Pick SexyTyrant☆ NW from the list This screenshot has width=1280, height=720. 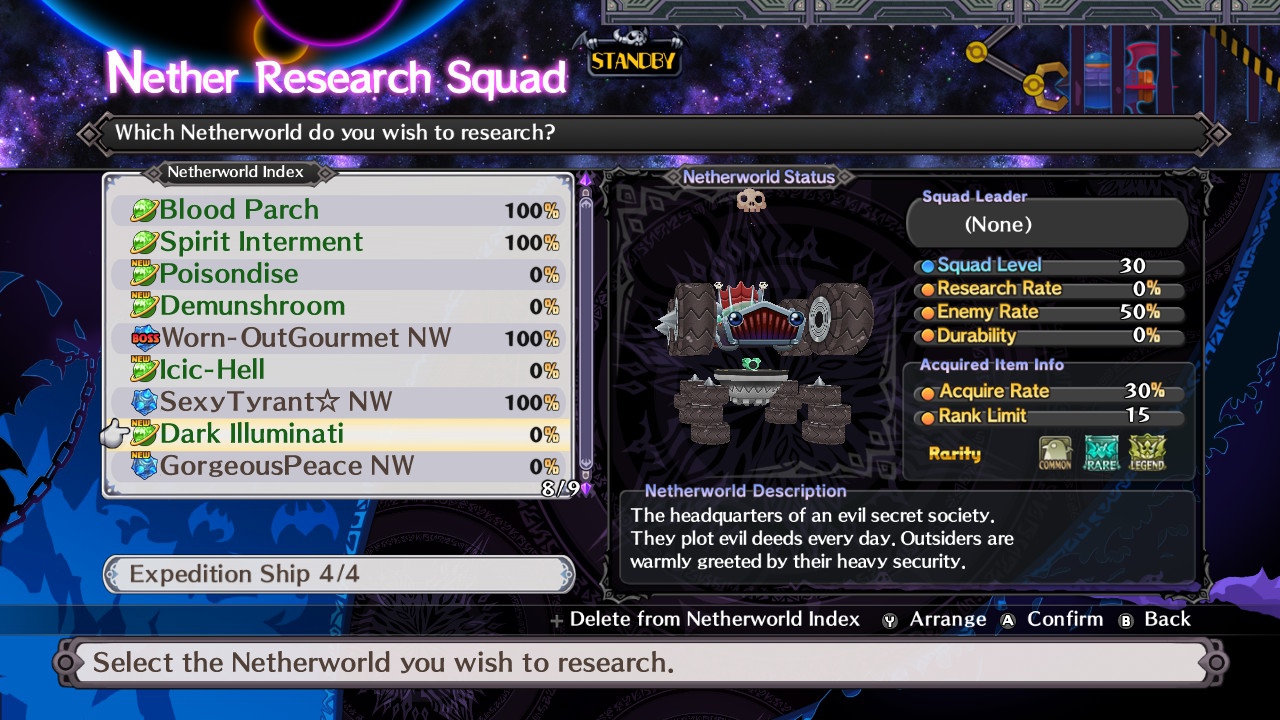click(338, 402)
